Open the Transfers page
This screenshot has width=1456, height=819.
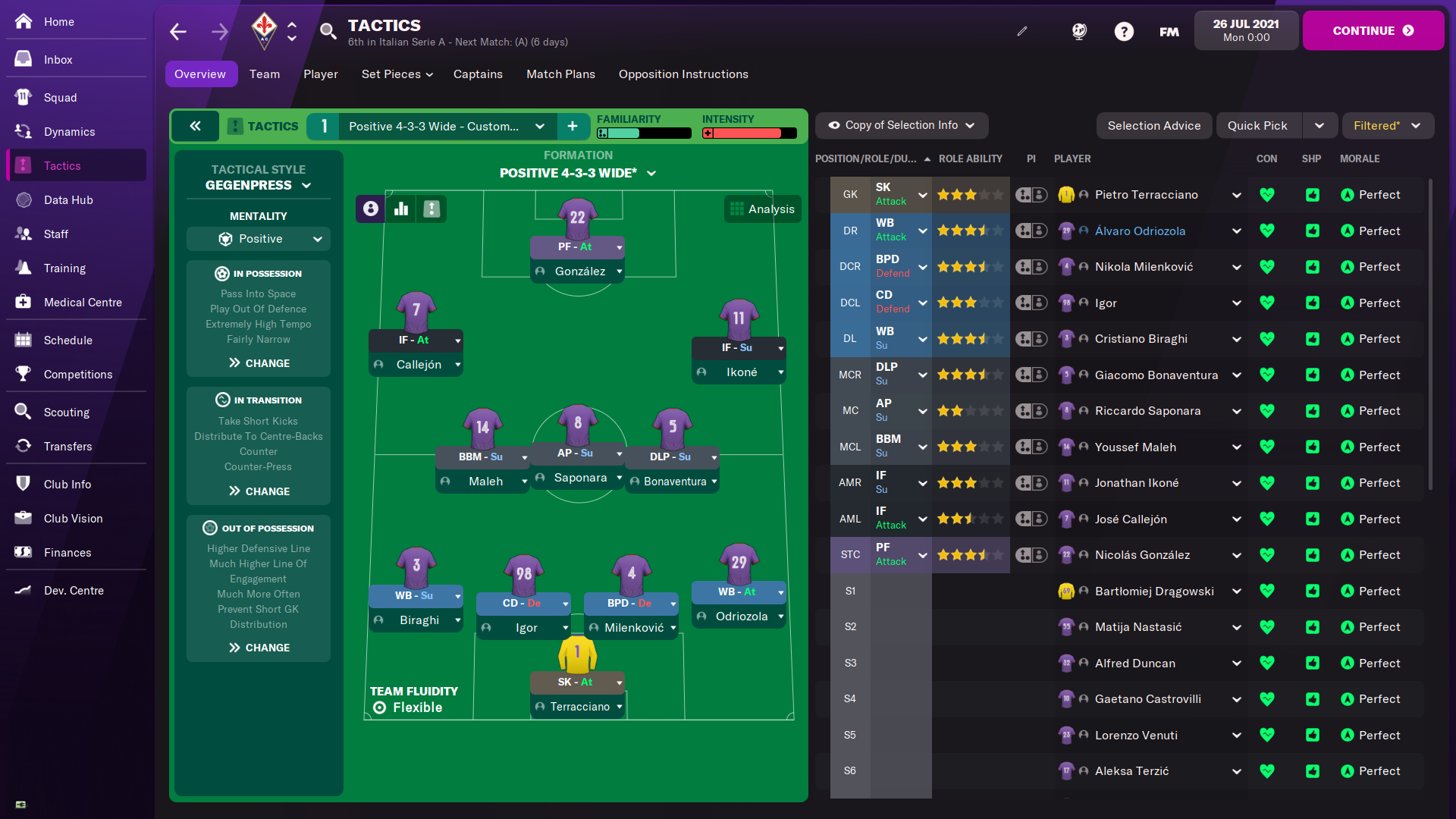coord(67,447)
